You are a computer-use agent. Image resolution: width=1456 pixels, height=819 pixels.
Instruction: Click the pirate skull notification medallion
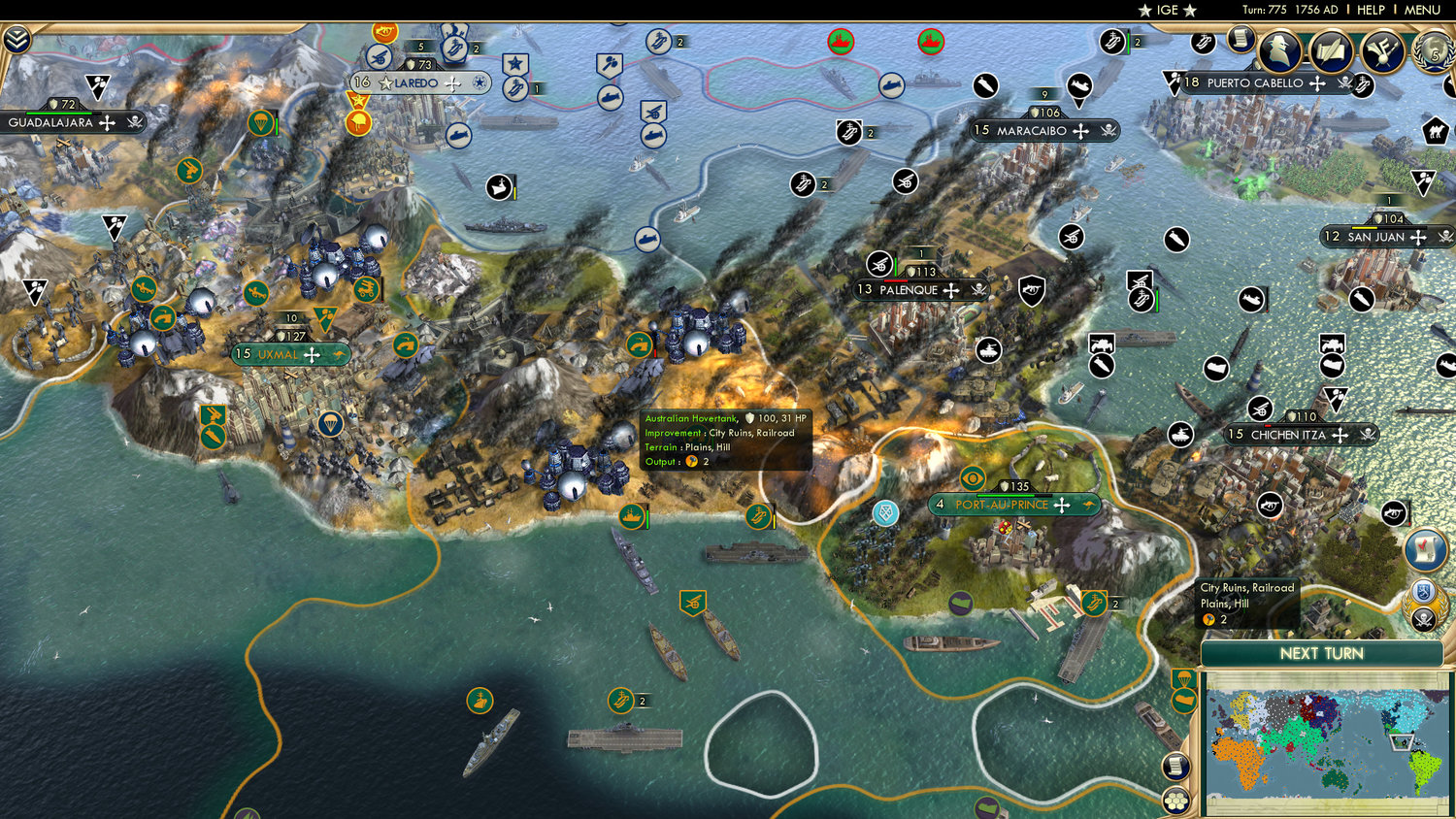[x=1423, y=619]
